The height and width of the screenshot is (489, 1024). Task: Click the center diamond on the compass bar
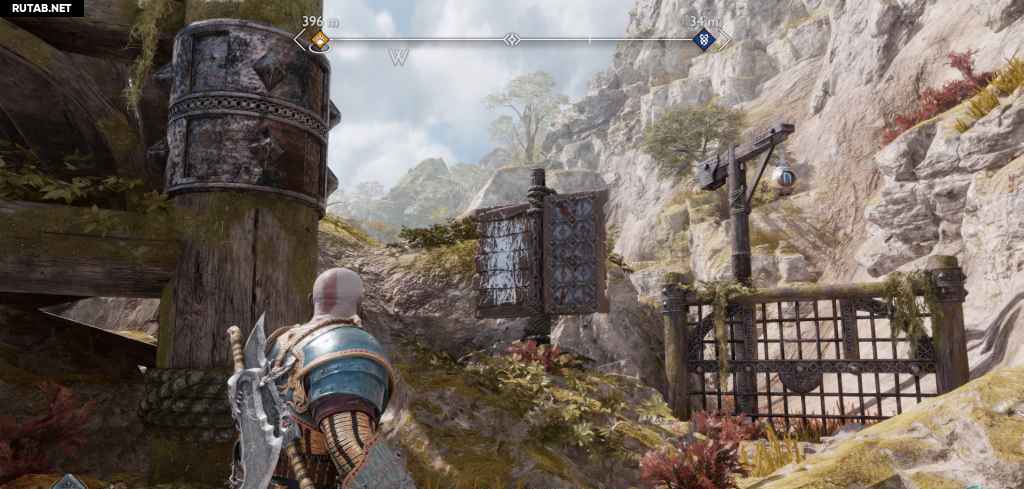point(512,40)
